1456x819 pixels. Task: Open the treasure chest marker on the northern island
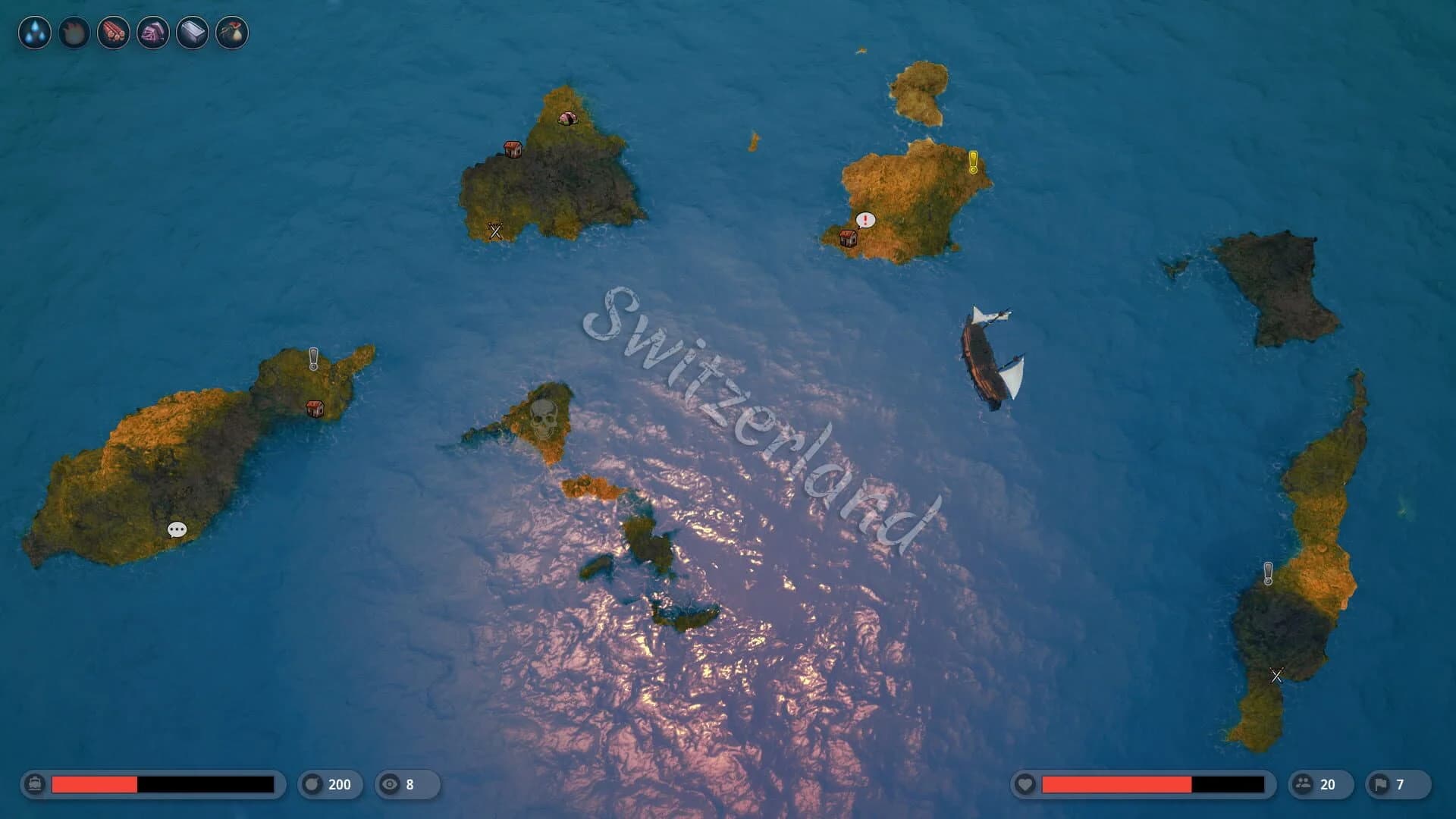point(512,149)
